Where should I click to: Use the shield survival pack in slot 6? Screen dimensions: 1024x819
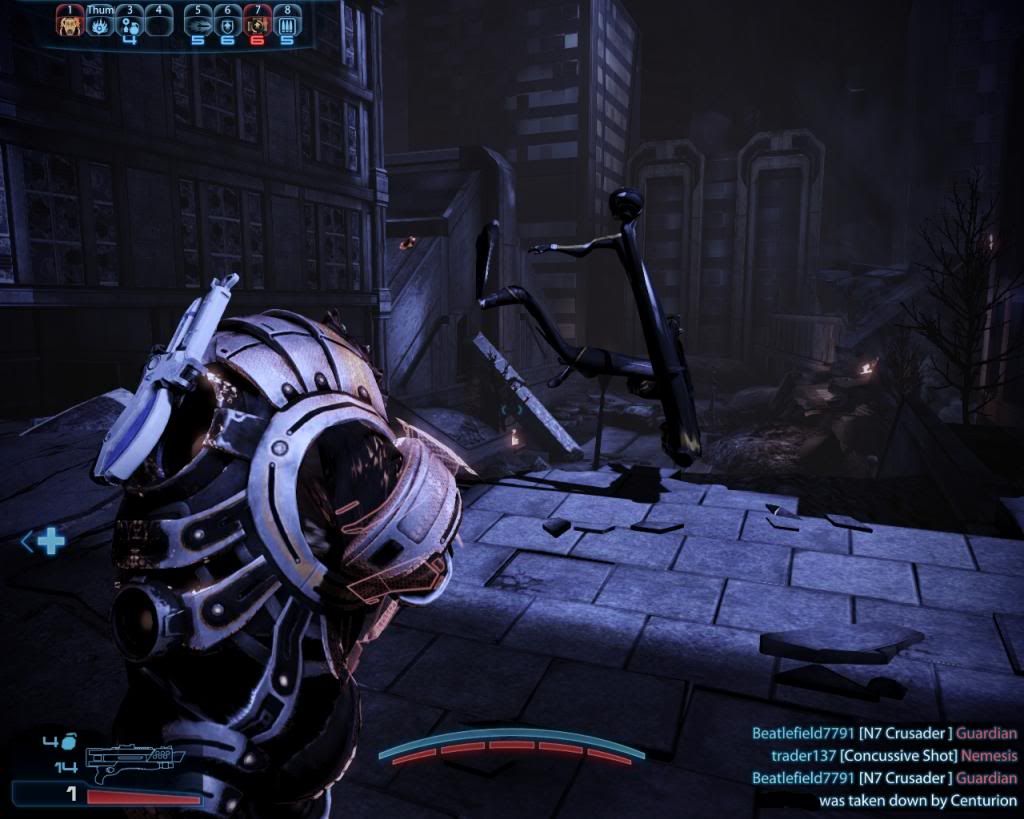[x=228, y=25]
